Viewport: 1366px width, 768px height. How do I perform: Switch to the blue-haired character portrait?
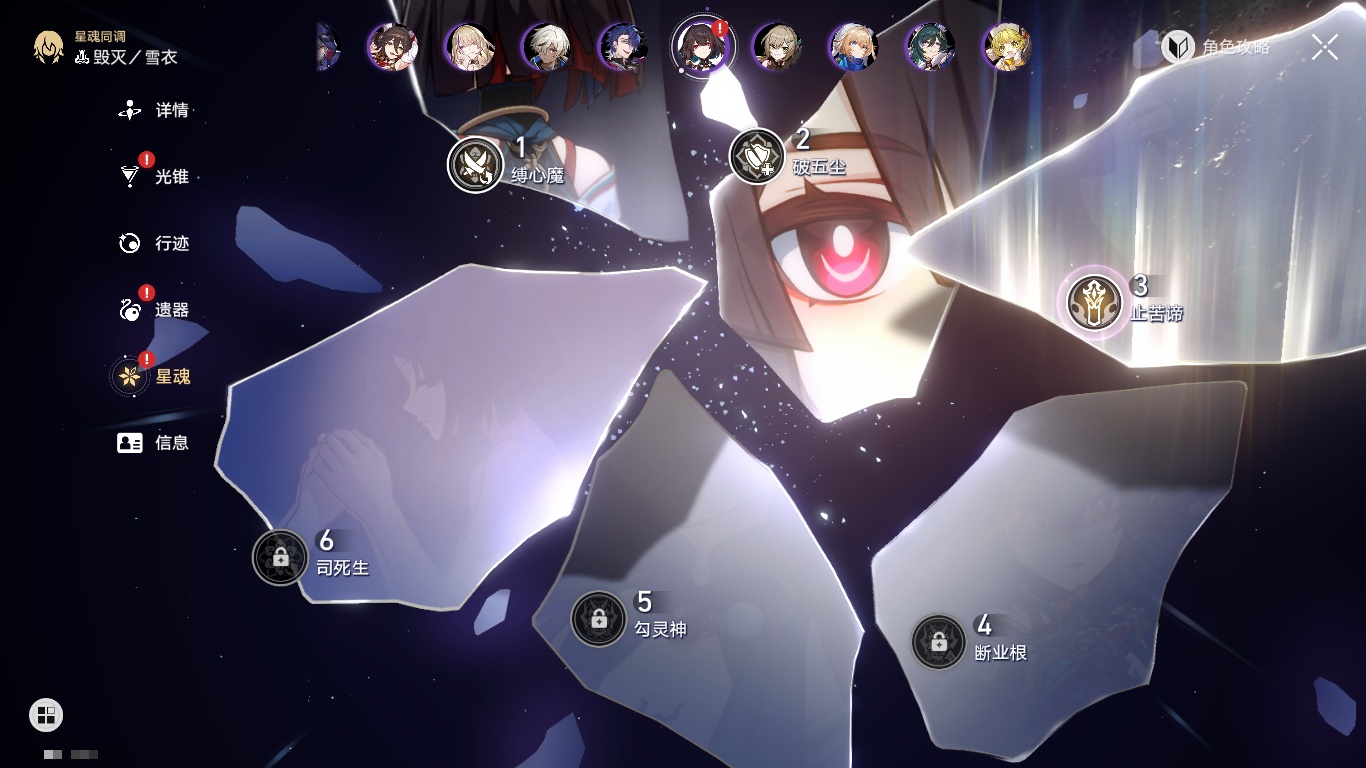point(622,47)
